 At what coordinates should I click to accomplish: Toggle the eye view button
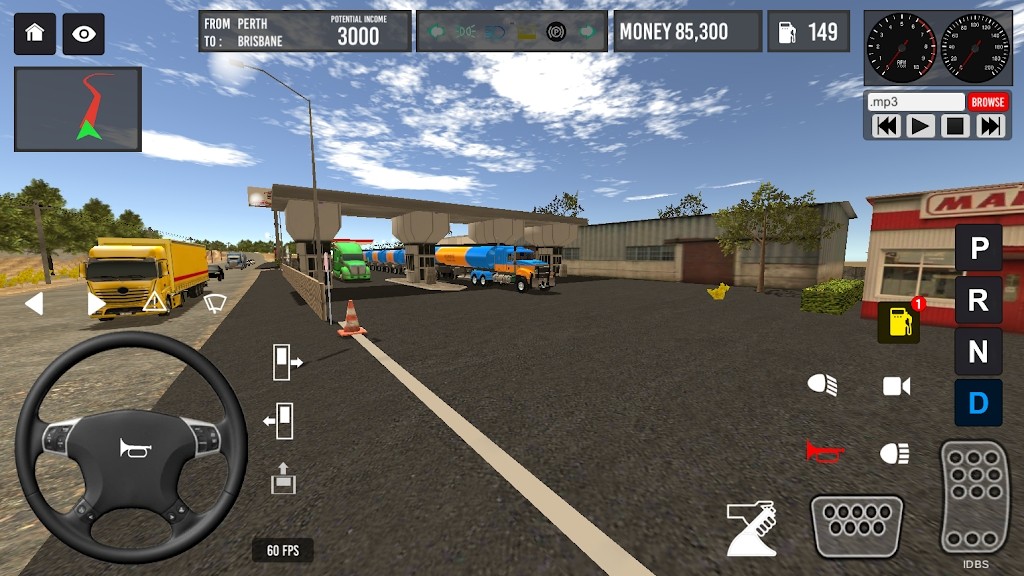tap(84, 34)
